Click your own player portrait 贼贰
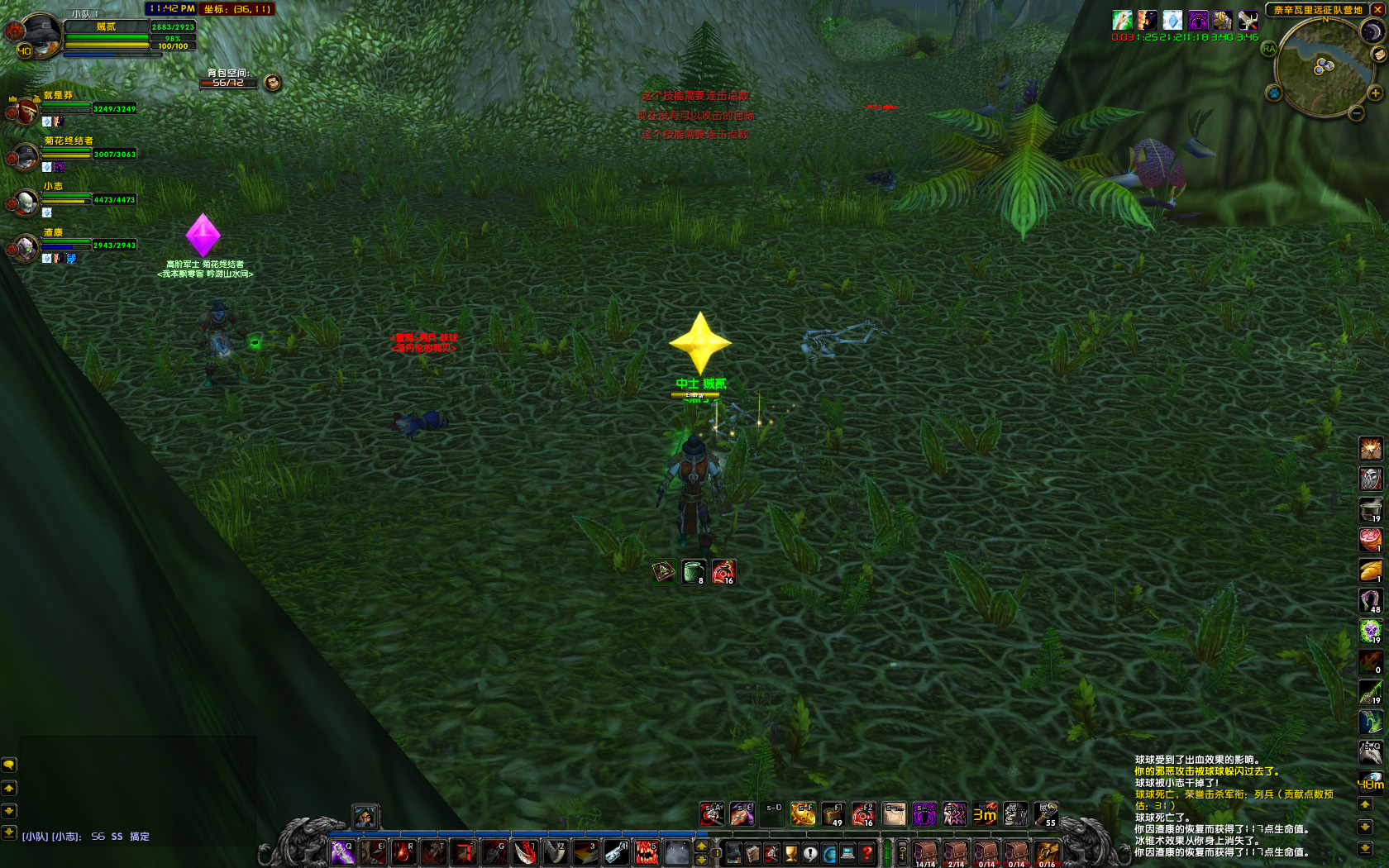The height and width of the screenshot is (868, 1389). [x=40, y=35]
